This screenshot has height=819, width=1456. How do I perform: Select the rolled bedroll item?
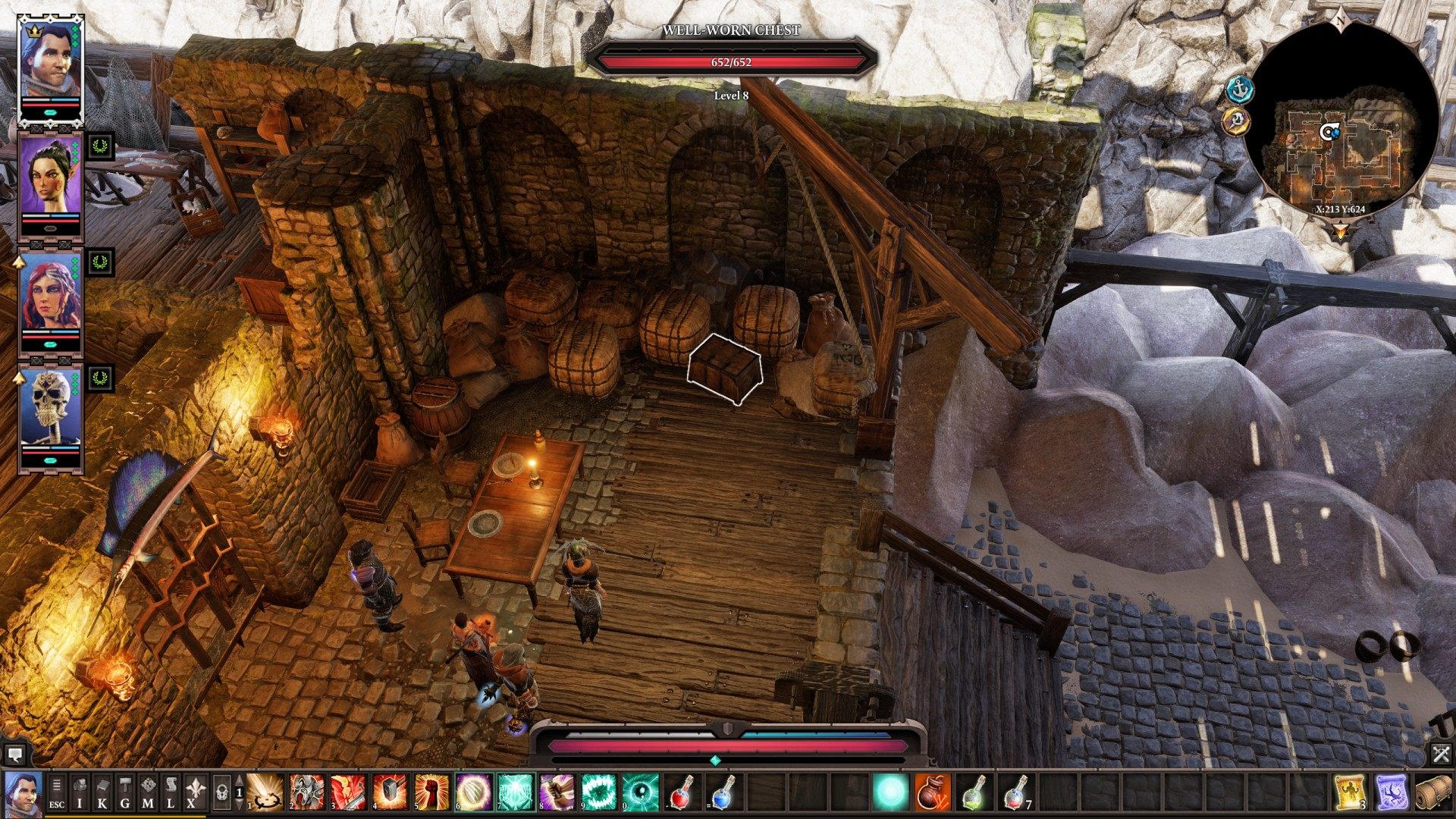pos(1432,792)
